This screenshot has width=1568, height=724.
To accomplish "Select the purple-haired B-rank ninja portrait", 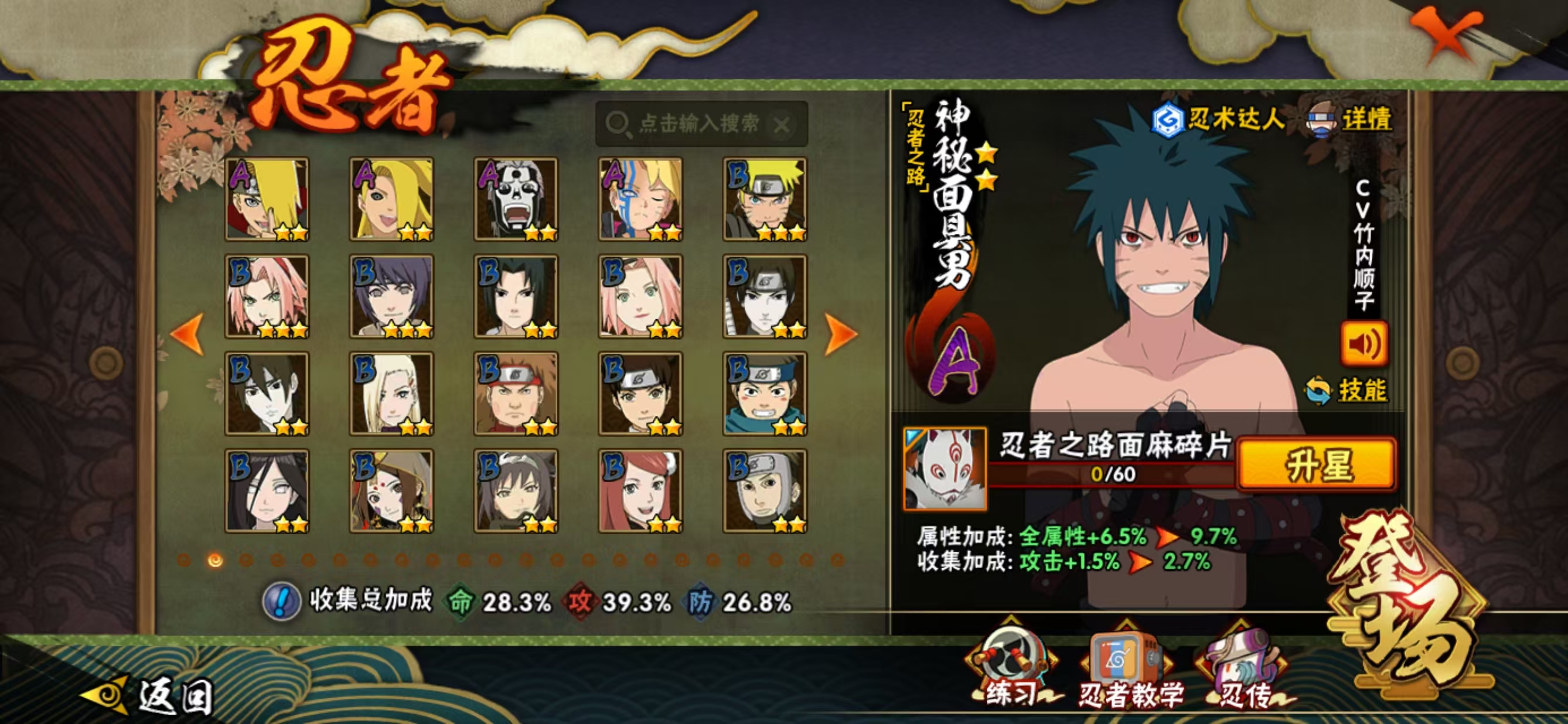I will [391, 296].
